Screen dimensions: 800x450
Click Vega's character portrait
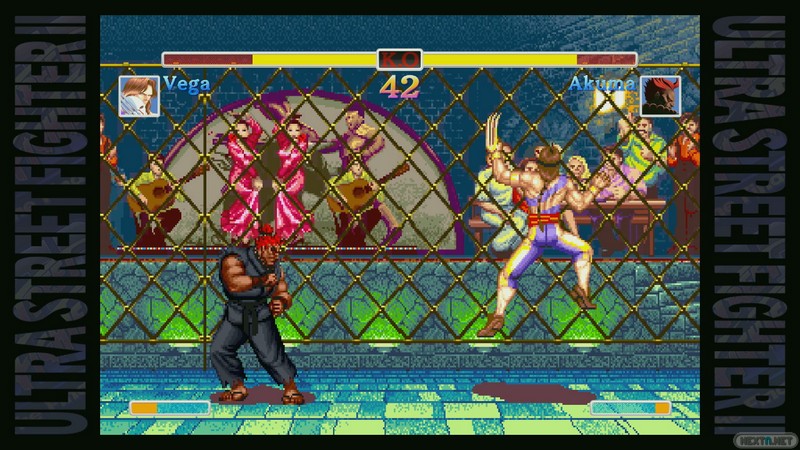[137, 96]
